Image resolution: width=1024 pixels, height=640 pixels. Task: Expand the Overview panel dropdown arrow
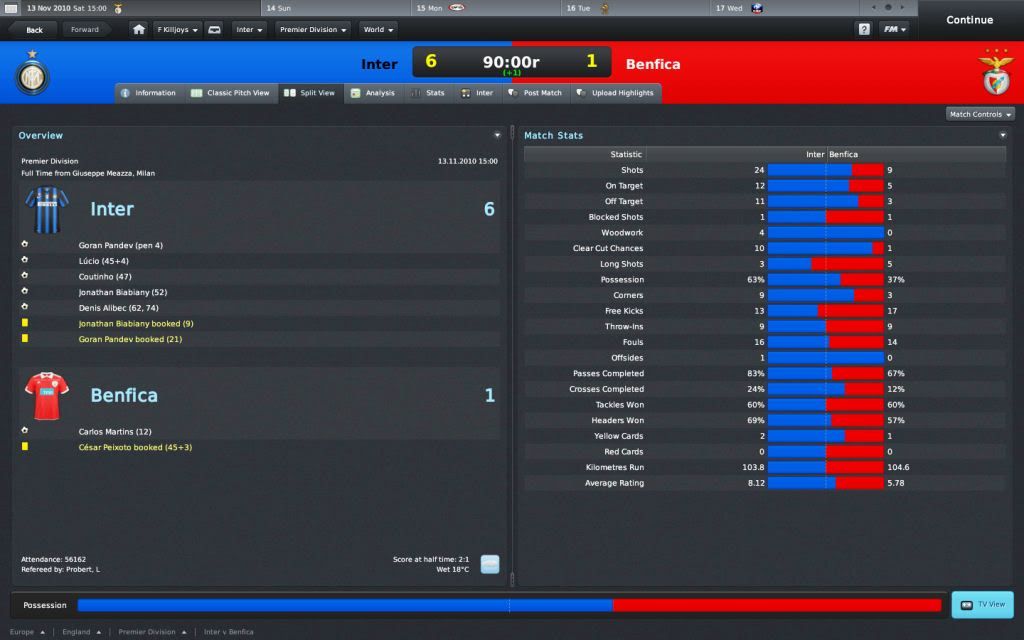pyautogui.click(x=497, y=135)
